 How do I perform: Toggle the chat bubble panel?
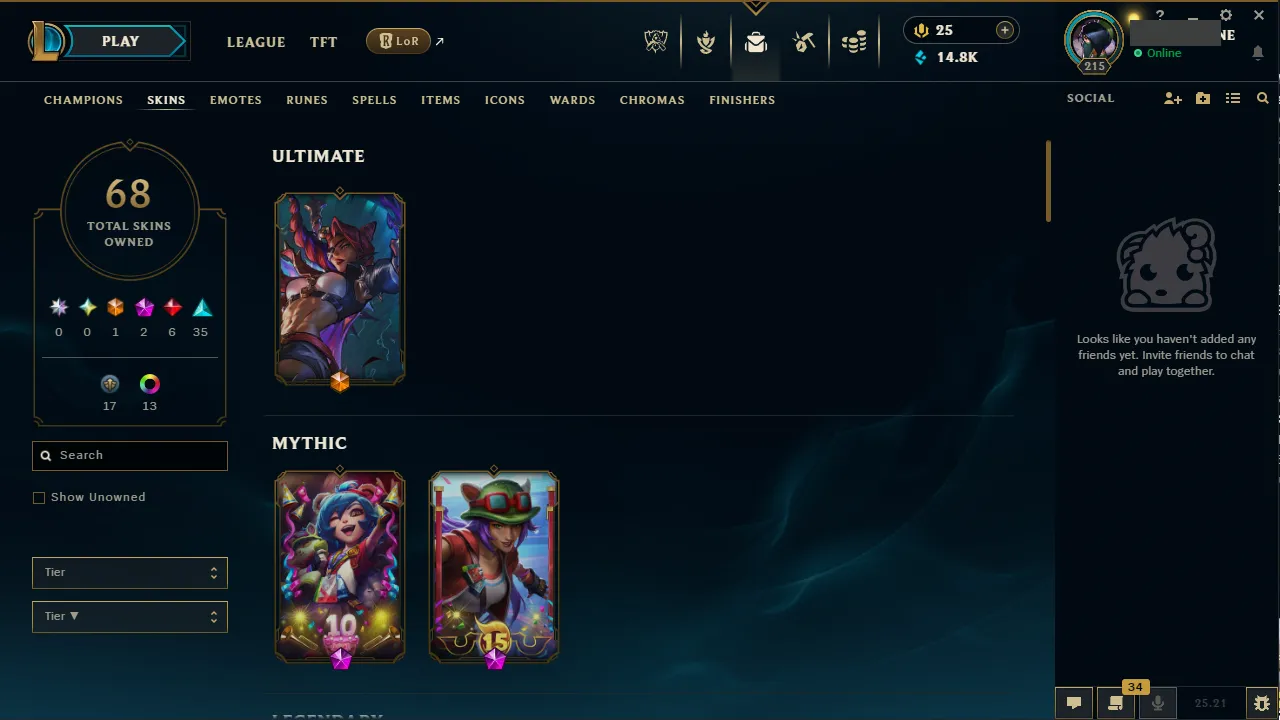pos(1073,702)
